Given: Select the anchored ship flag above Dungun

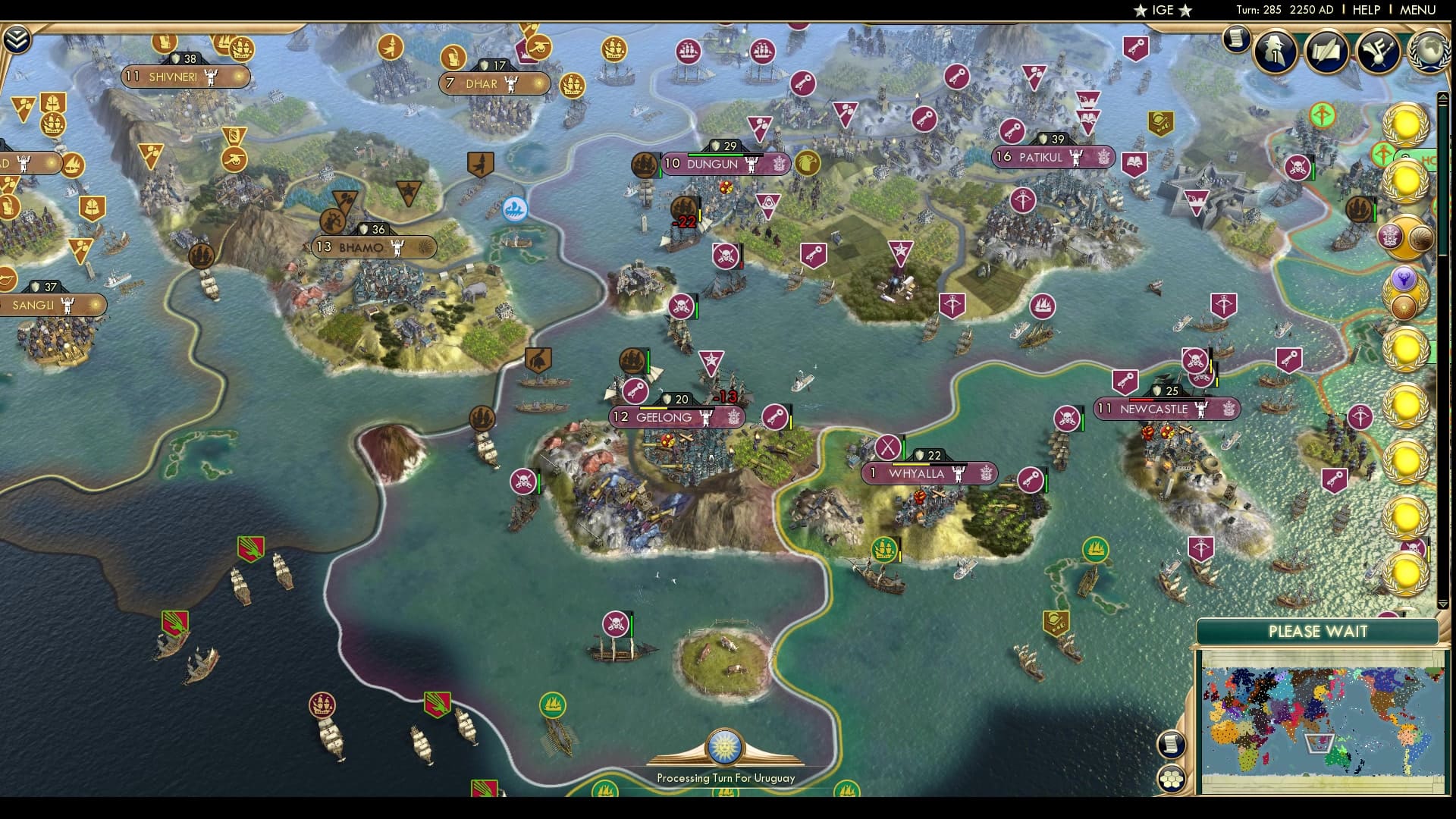Looking at the screenshot, I should click(x=645, y=163).
